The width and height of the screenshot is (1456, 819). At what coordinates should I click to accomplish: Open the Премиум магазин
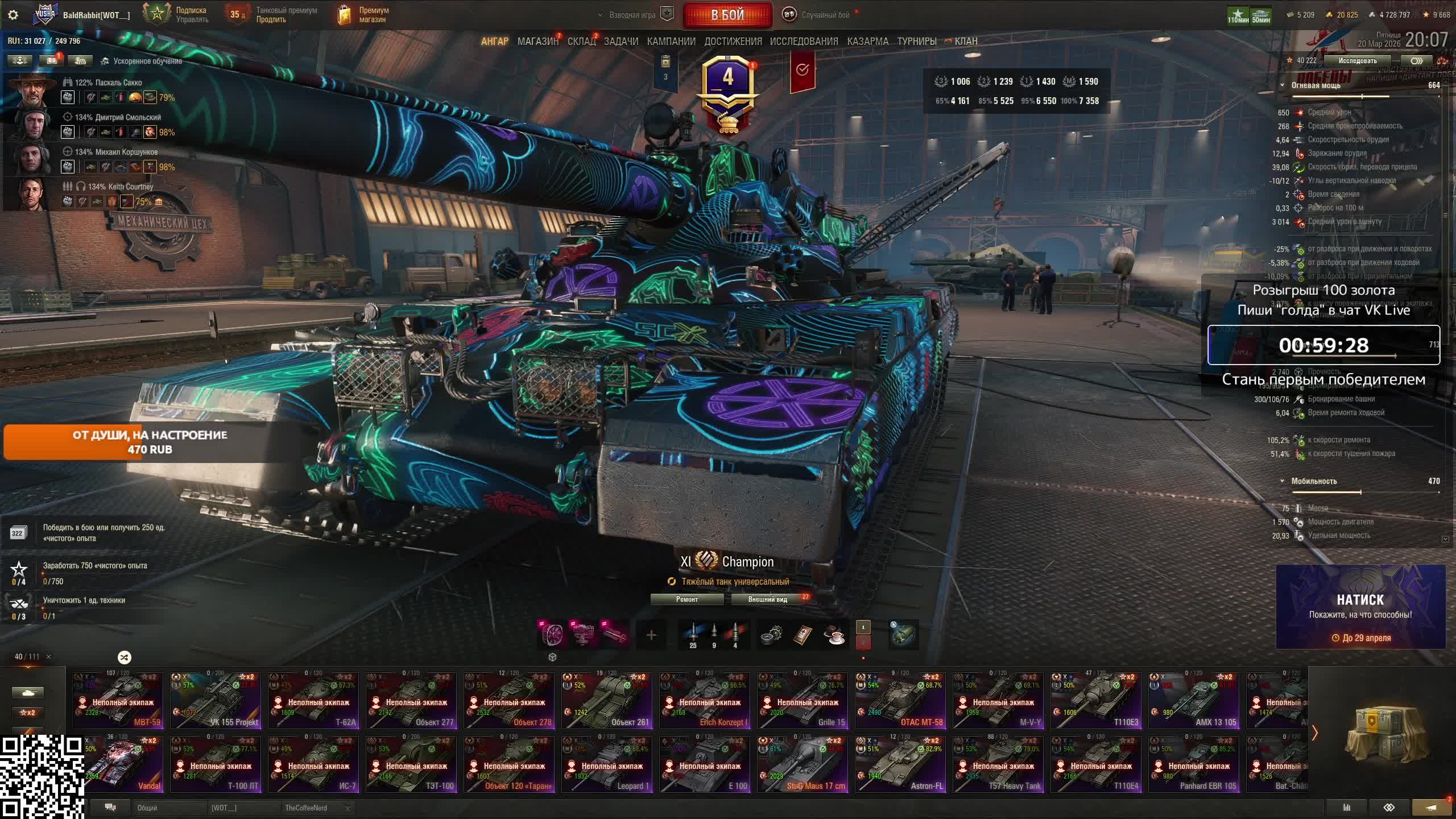tap(364, 15)
